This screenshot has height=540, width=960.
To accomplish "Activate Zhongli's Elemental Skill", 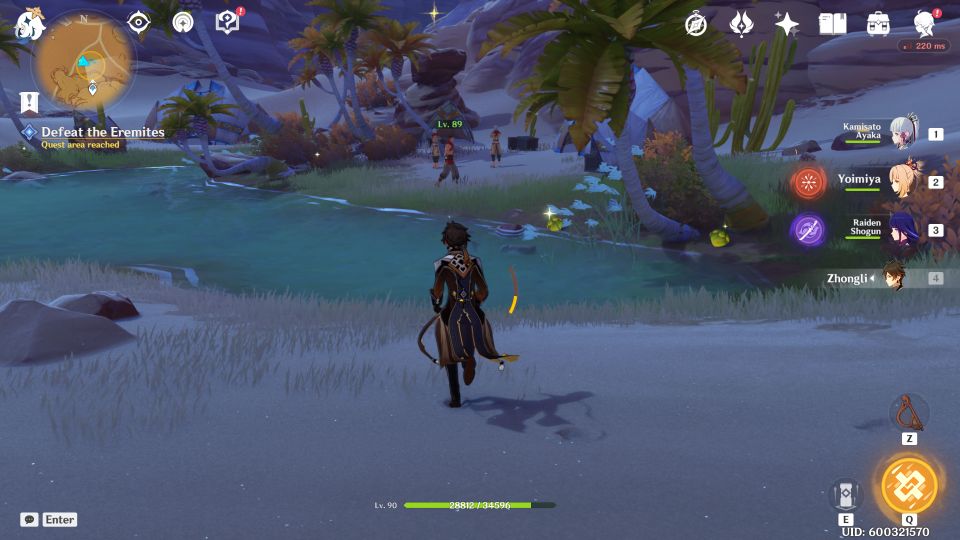I will [845, 495].
